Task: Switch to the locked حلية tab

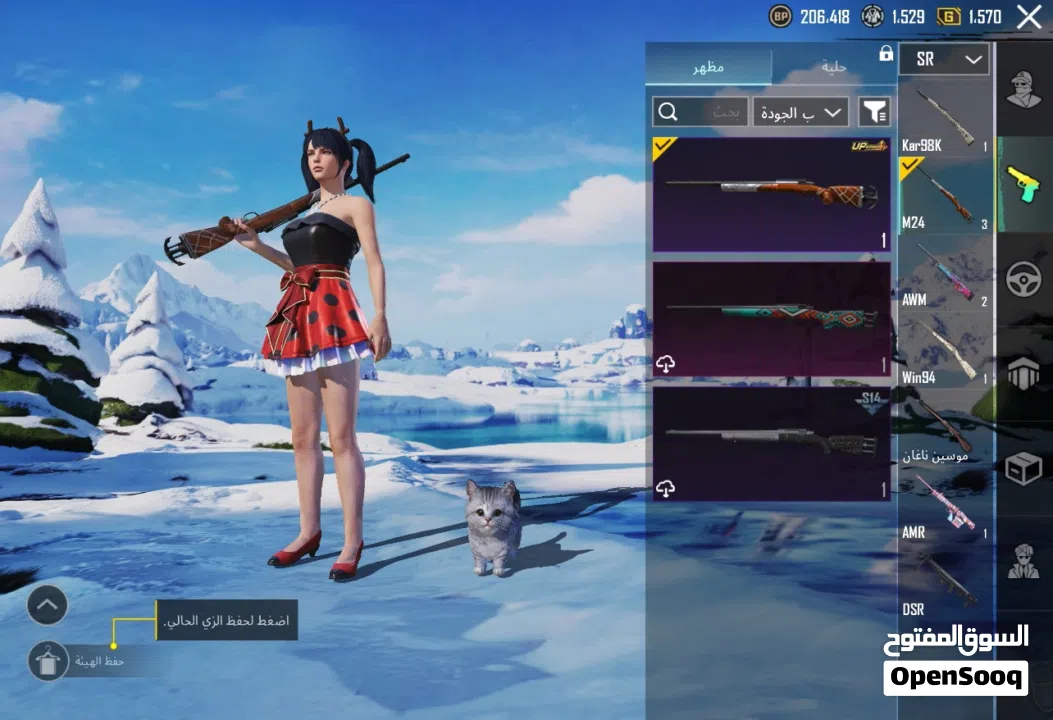Action: (x=833, y=67)
